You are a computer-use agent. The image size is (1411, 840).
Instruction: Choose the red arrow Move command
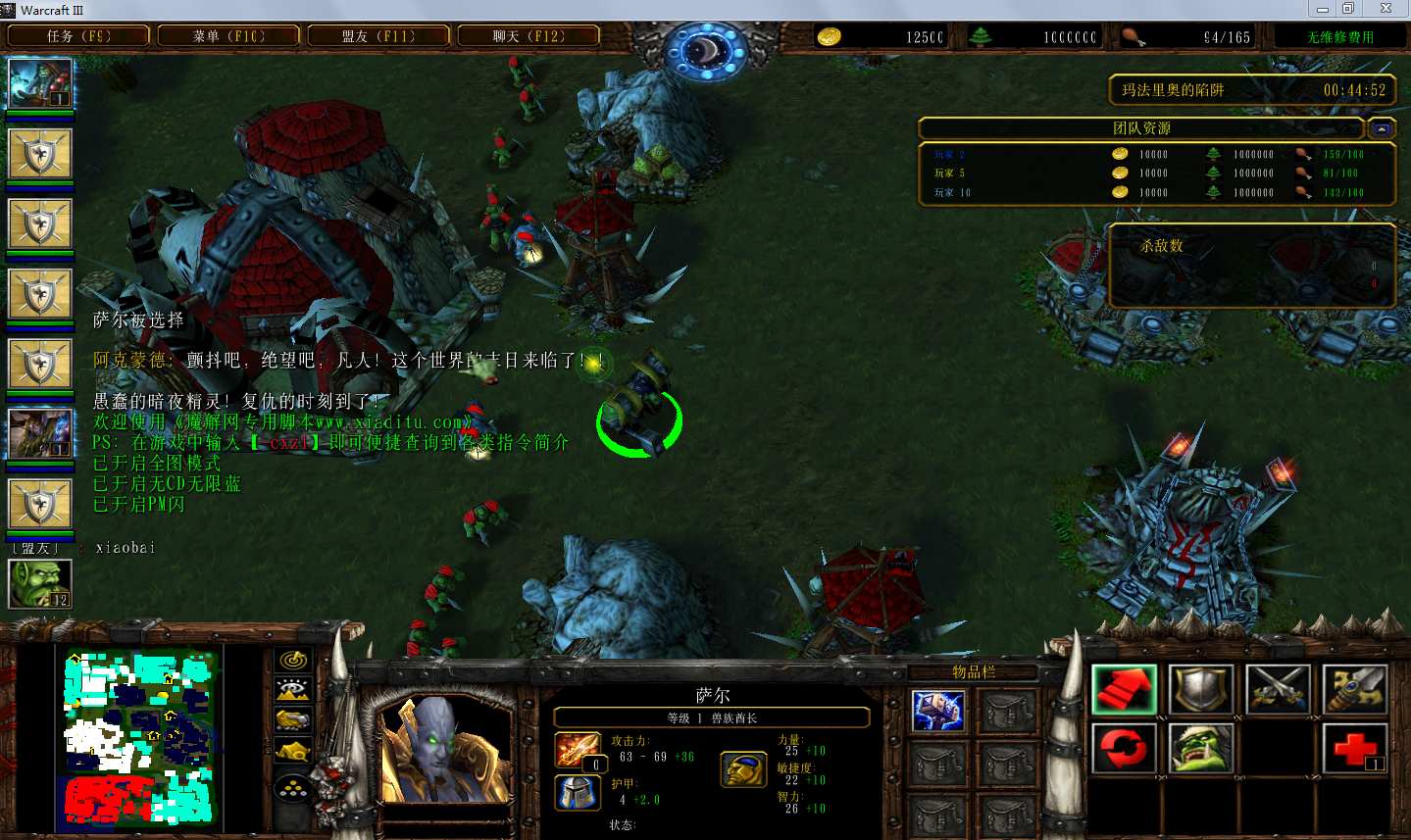pos(1124,689)
